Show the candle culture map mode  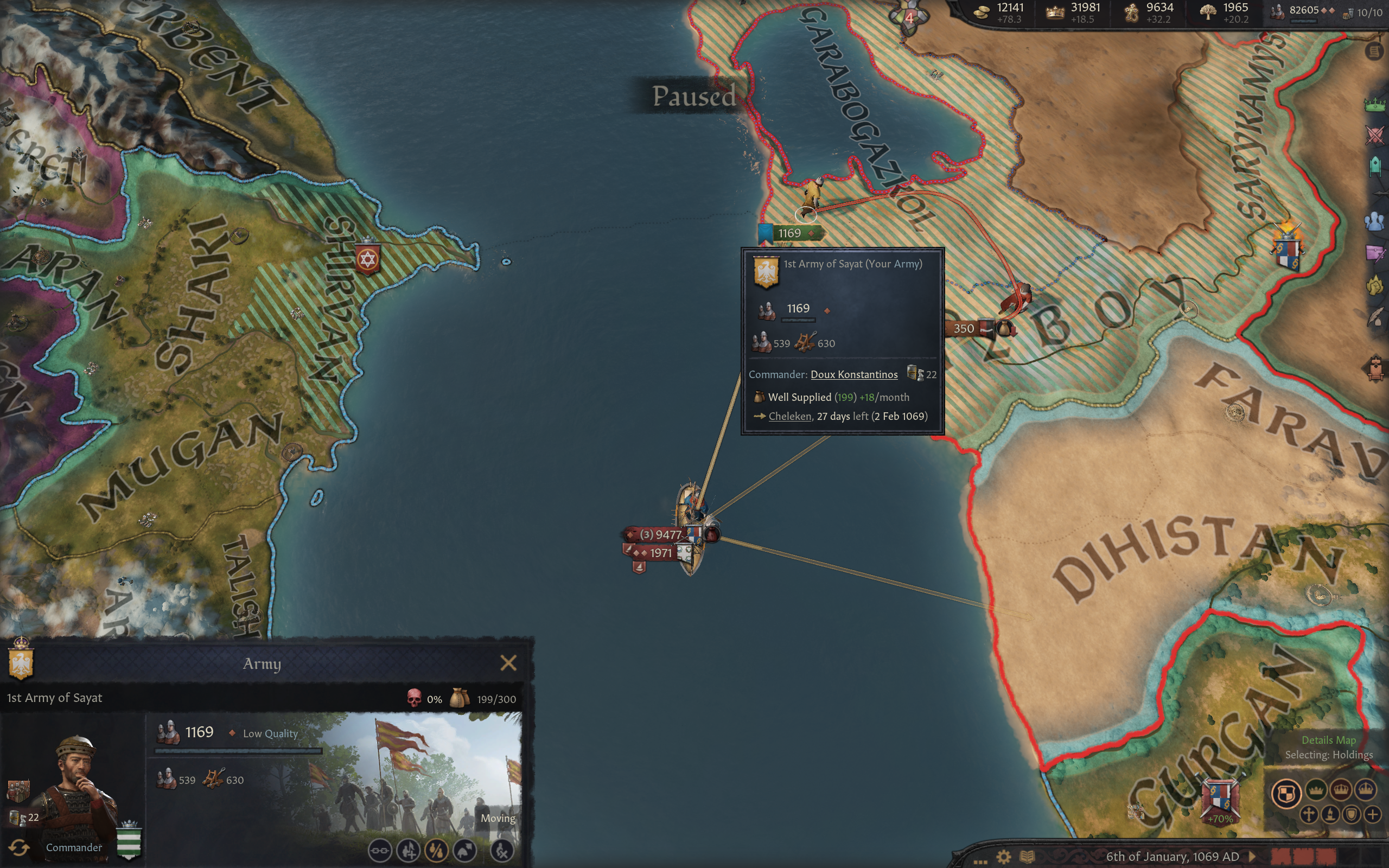point(1330,815)
